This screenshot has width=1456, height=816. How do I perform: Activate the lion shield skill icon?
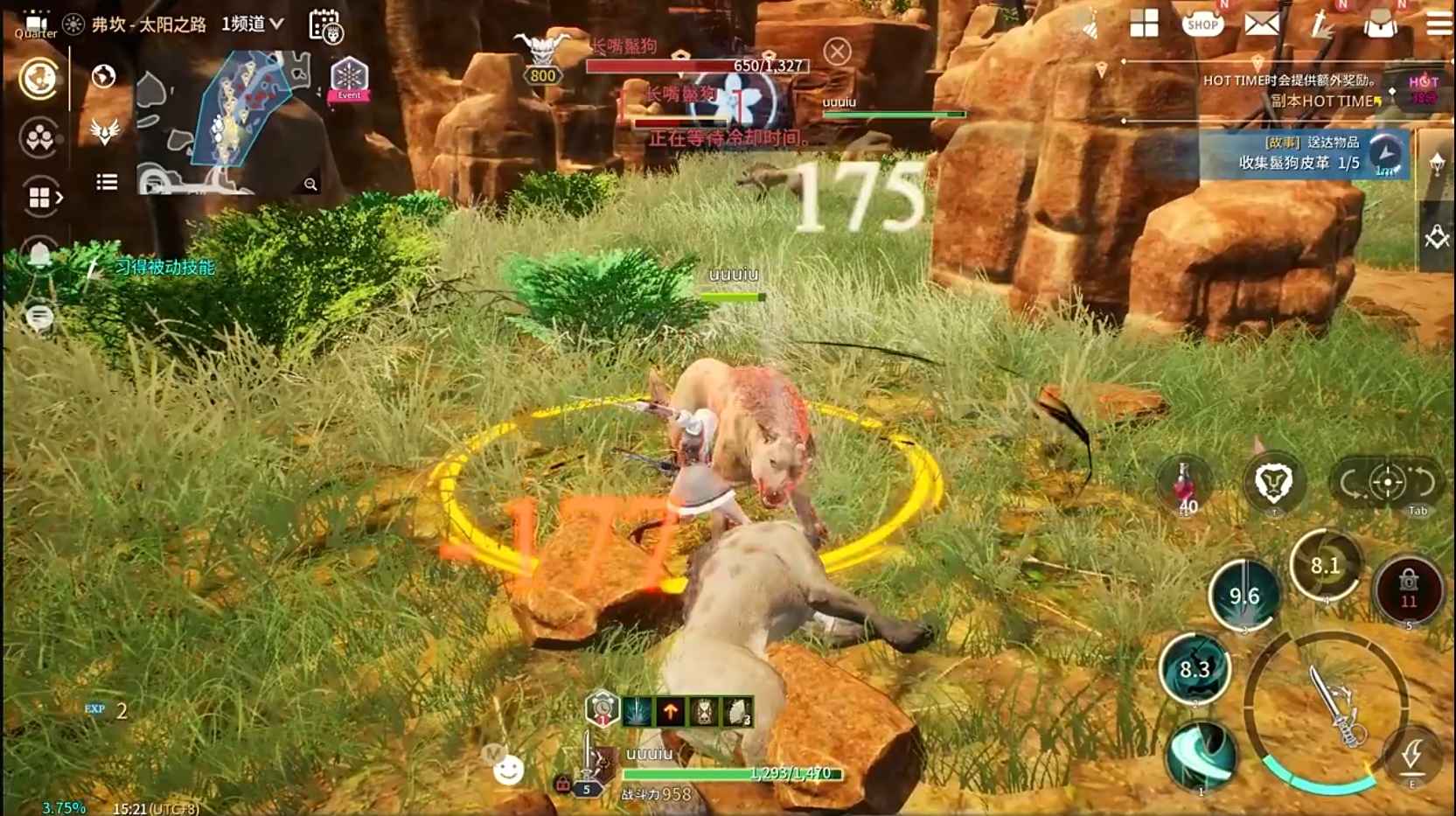1273,482
